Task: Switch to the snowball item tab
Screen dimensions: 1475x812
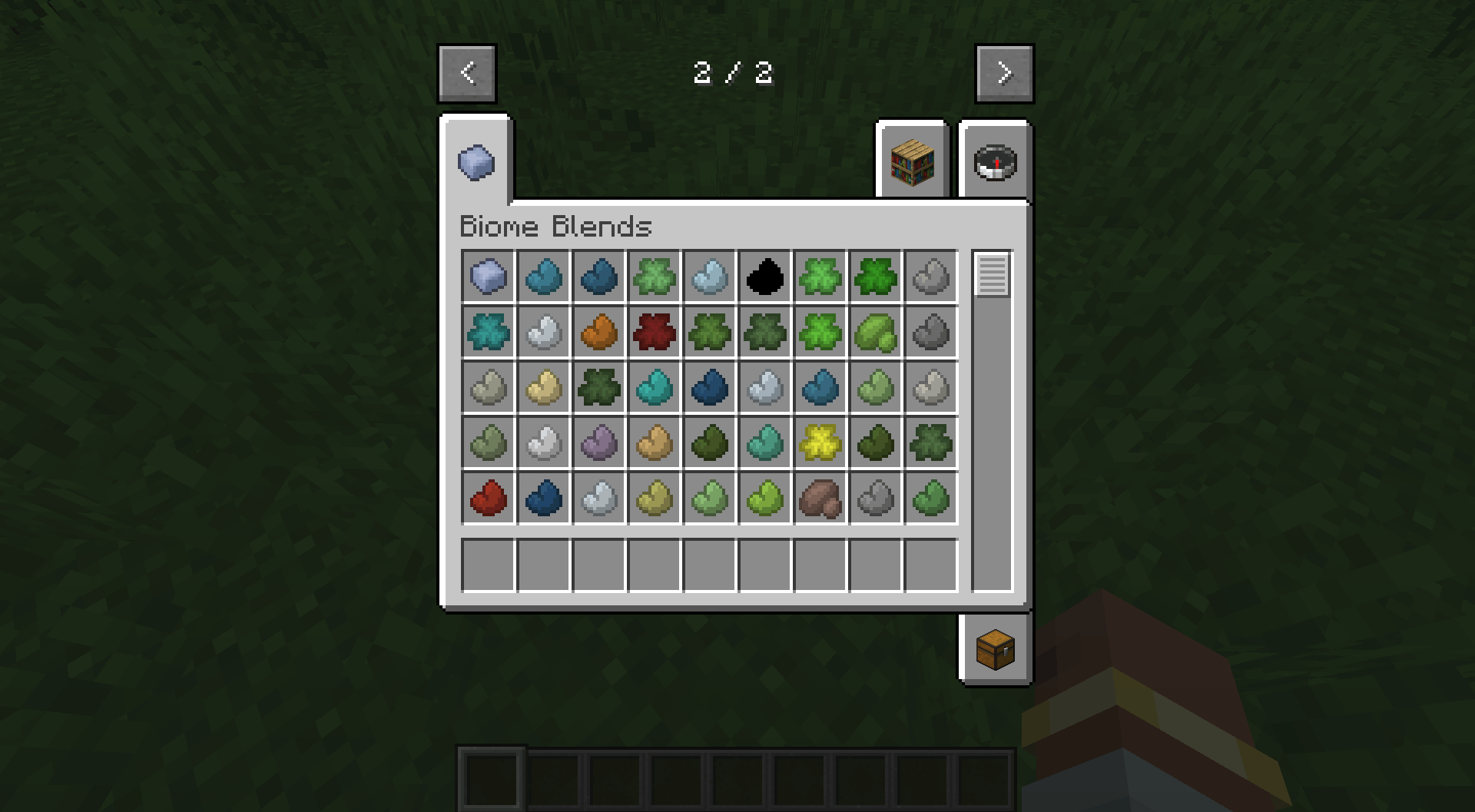Action: coord(476,161)
